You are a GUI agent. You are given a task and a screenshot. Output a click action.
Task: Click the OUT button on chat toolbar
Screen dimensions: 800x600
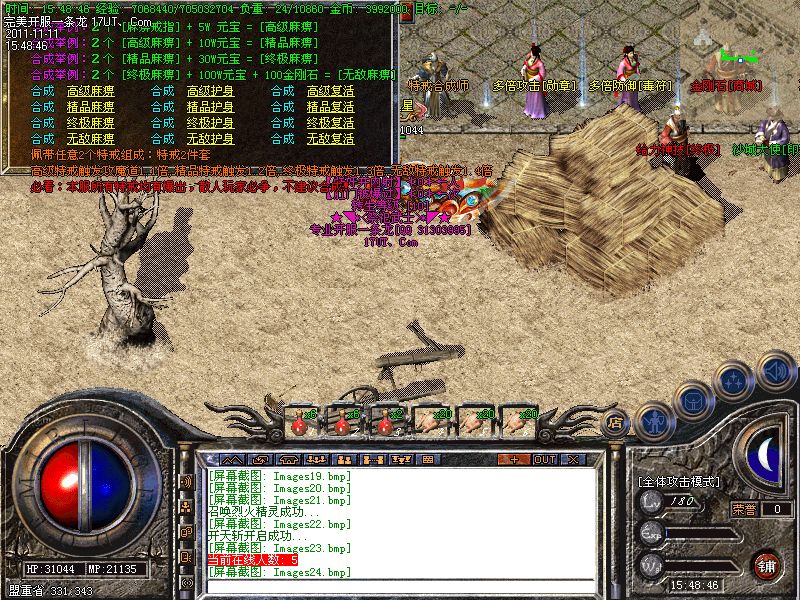point(545,459)
